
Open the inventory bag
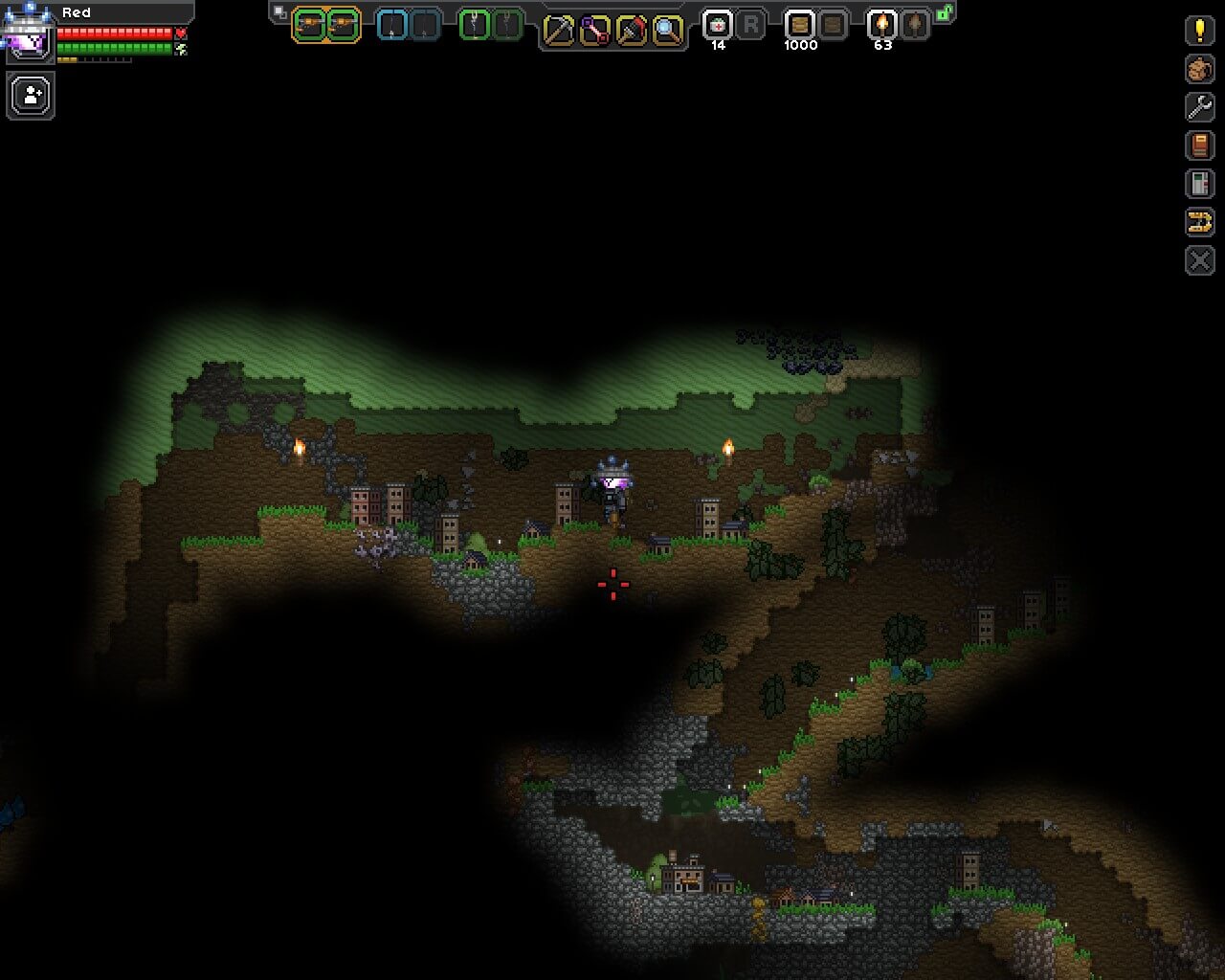[x=1199, y=69]
